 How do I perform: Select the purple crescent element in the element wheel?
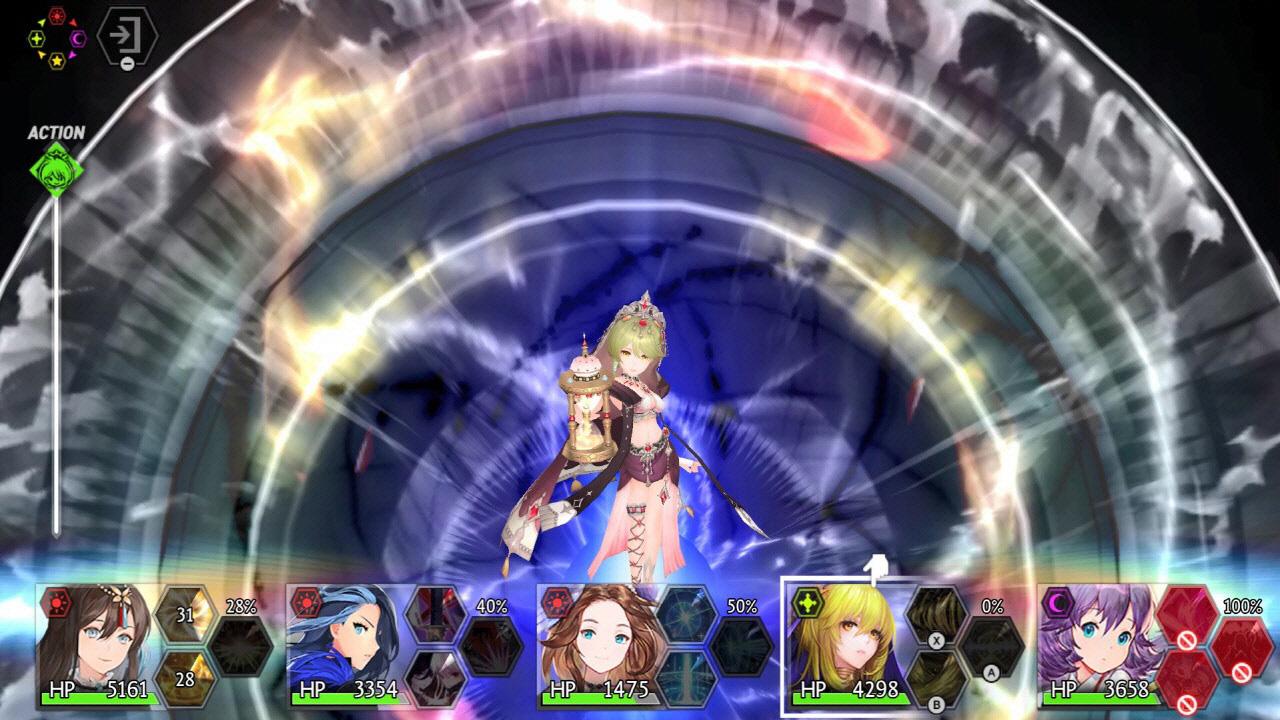[x=77, y=38]
